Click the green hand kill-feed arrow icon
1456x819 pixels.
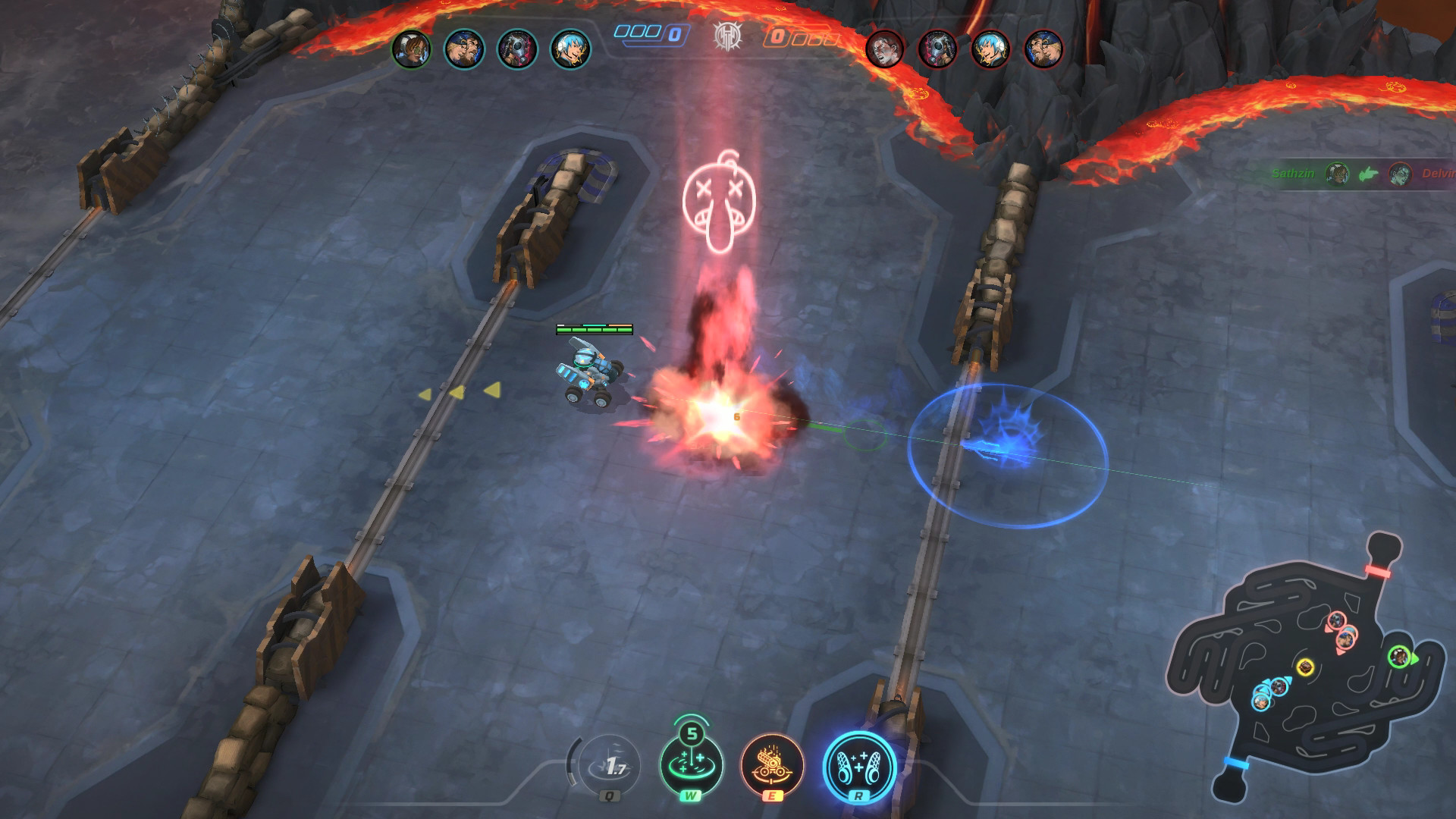click(1367, 174)
